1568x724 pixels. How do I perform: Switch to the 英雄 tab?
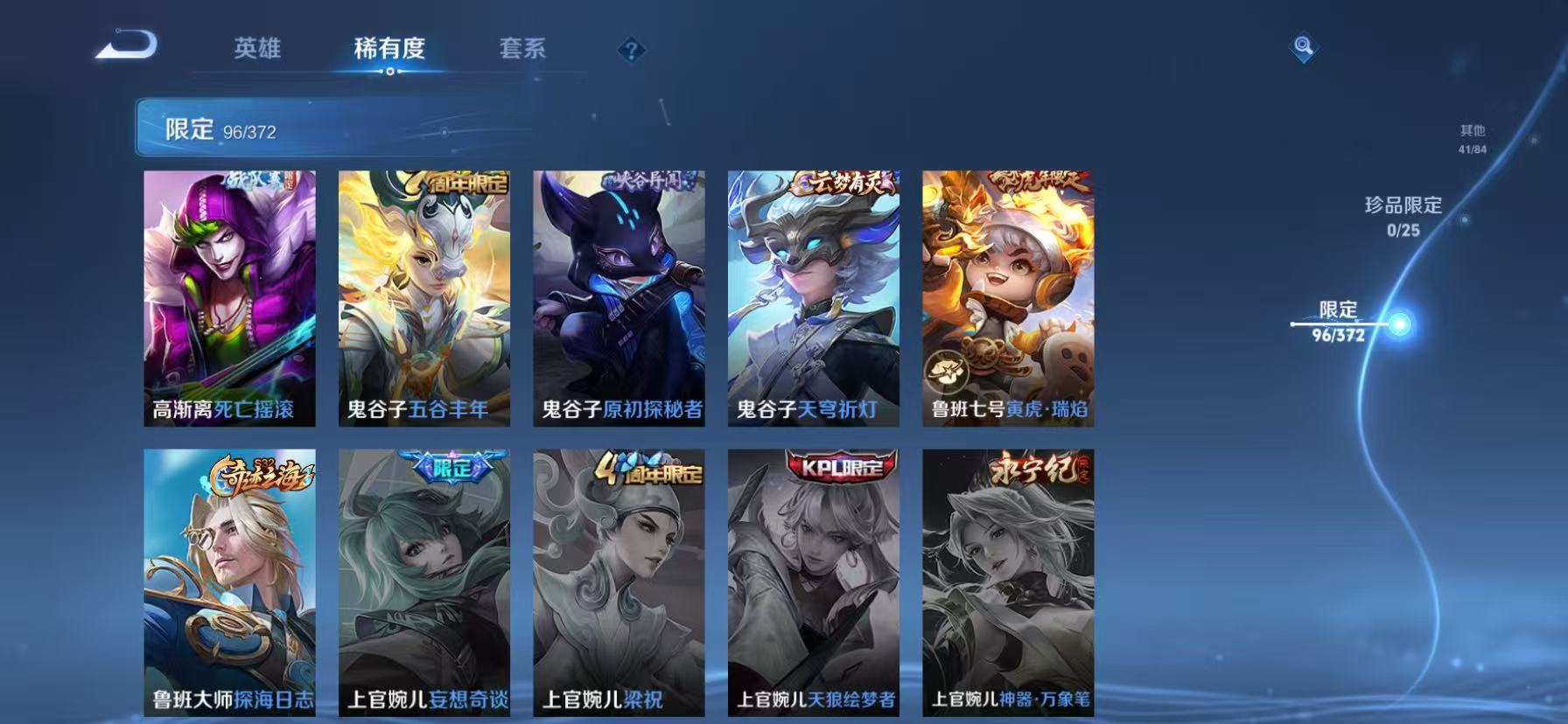click(257, 50)
